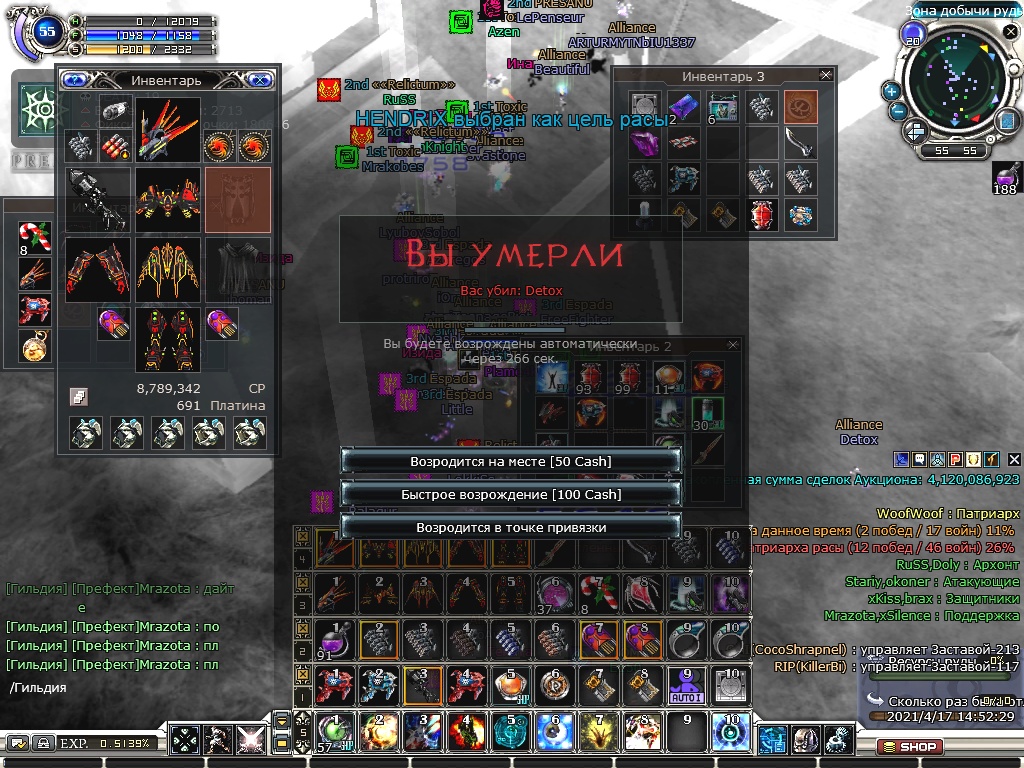Zoom out the radar minimap

(x=897, y=111)
